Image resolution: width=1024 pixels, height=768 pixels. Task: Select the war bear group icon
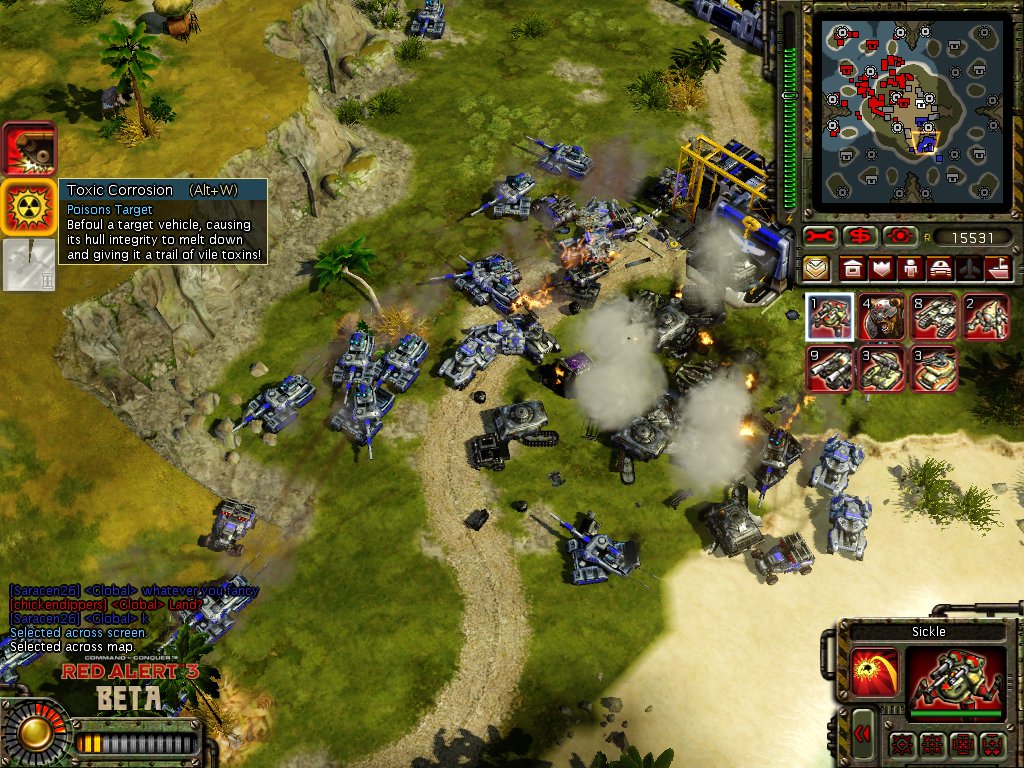point(882,318)
